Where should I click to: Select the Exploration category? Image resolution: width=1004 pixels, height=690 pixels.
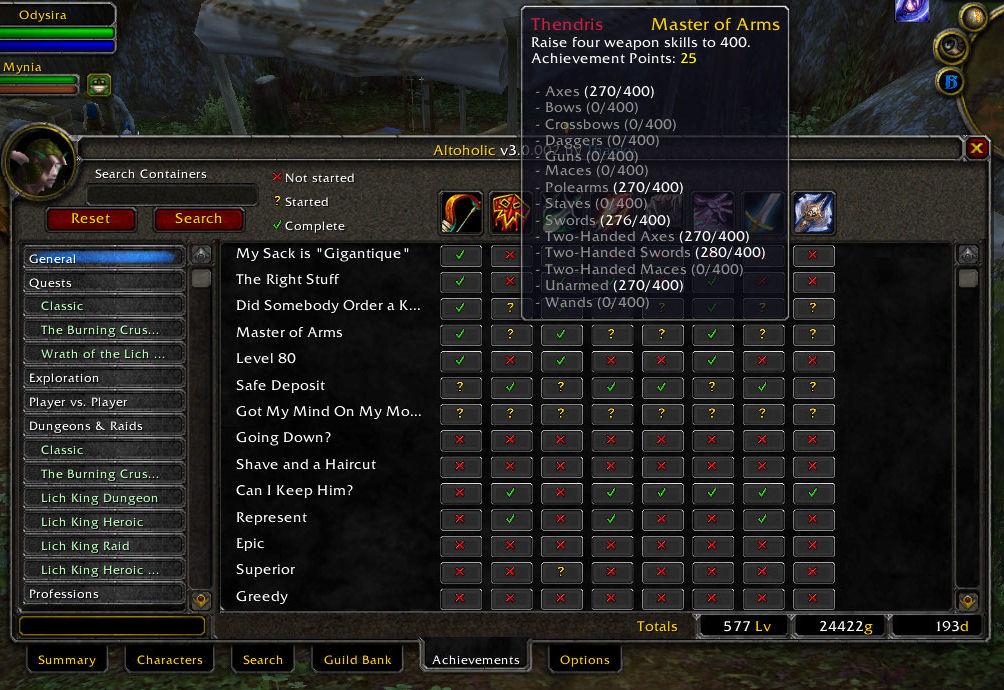[x=104, y=378]
